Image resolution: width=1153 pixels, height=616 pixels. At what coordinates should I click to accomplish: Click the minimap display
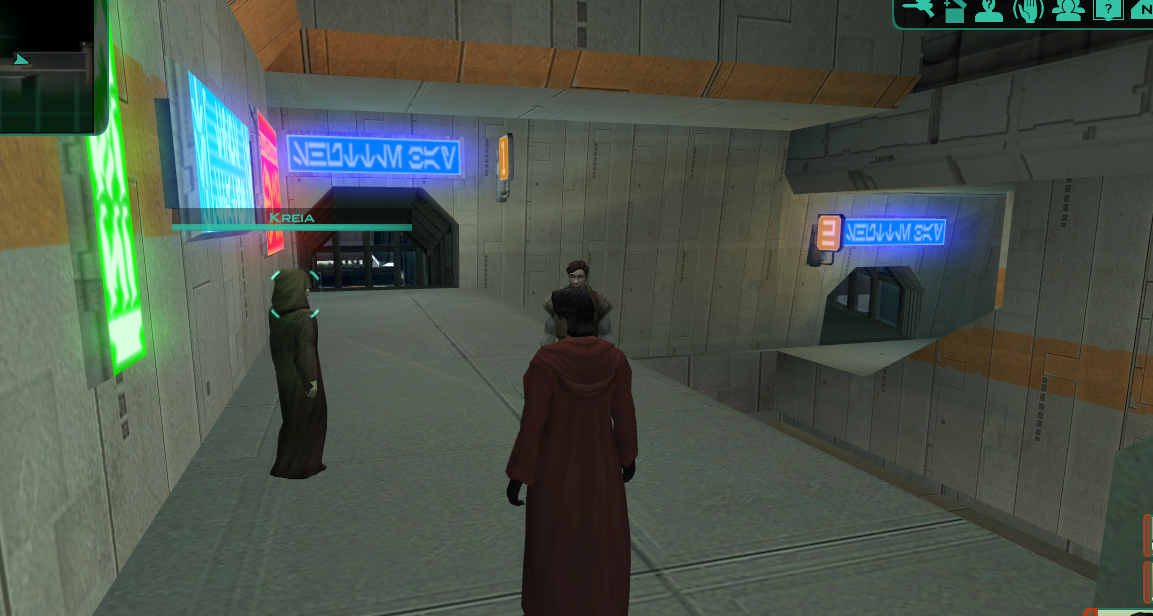tap(48, 65)
